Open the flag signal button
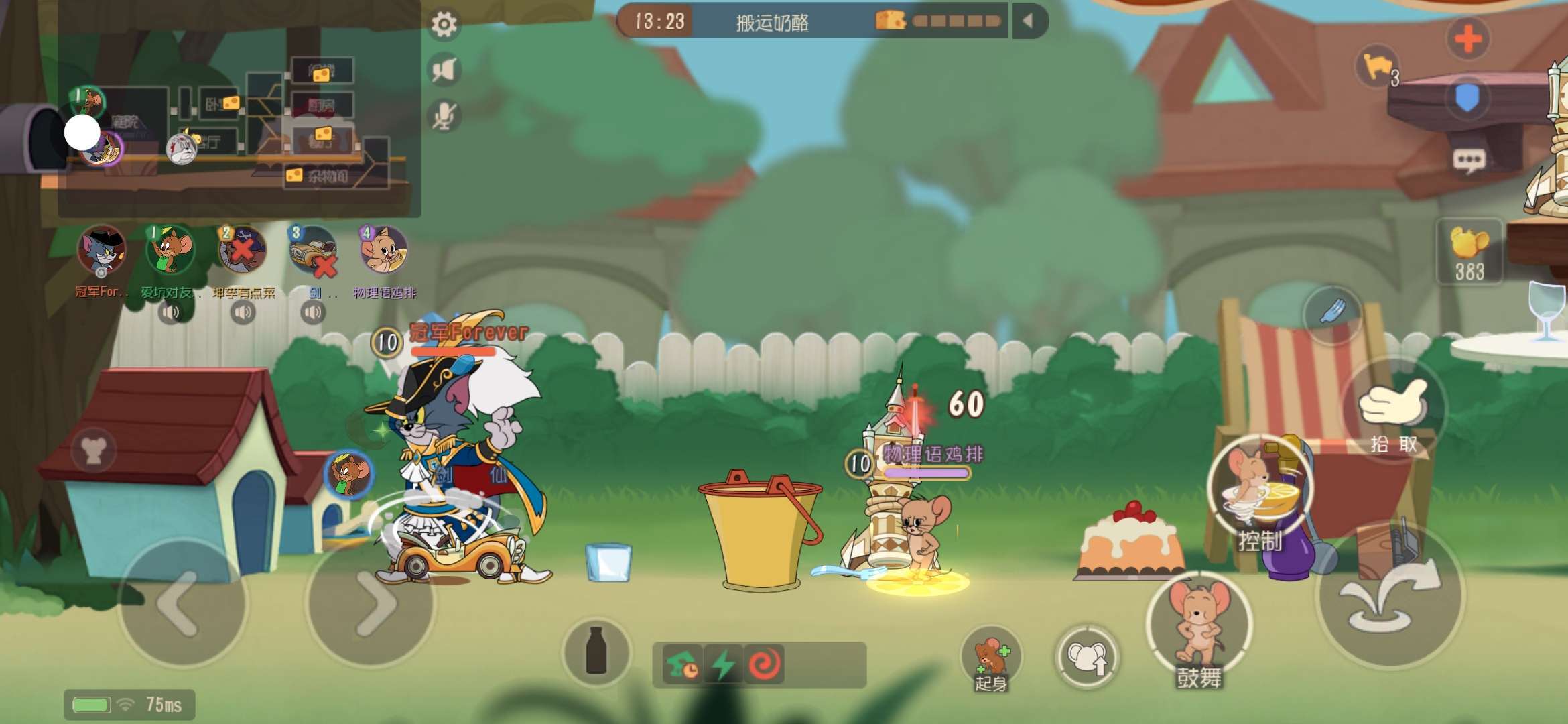1568x724 pixels. (1378, 67)
